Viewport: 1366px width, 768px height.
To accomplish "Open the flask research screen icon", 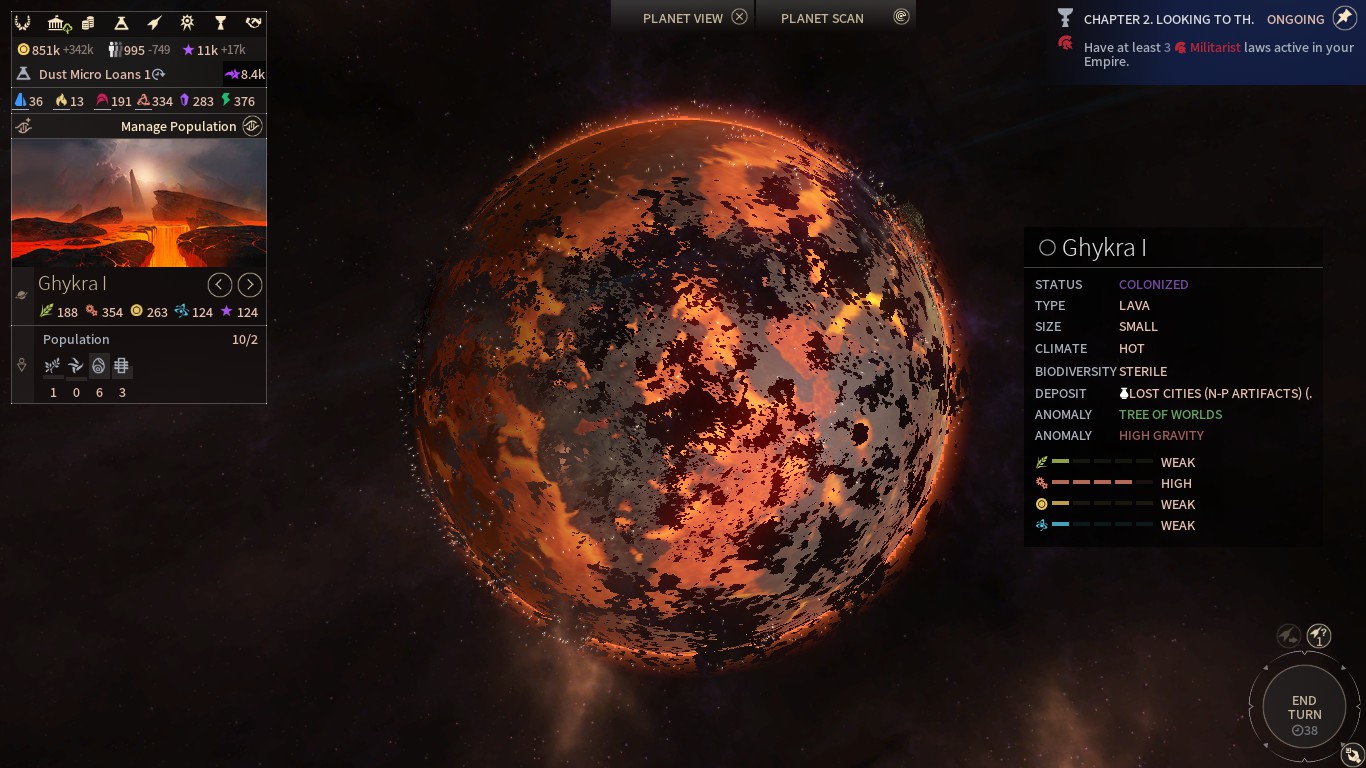I will coord(121,23).
